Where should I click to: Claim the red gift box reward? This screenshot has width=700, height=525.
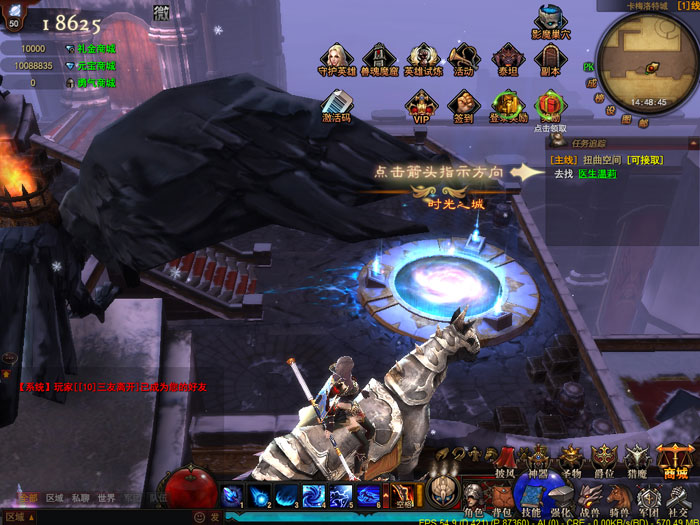(x=549, y=103)
